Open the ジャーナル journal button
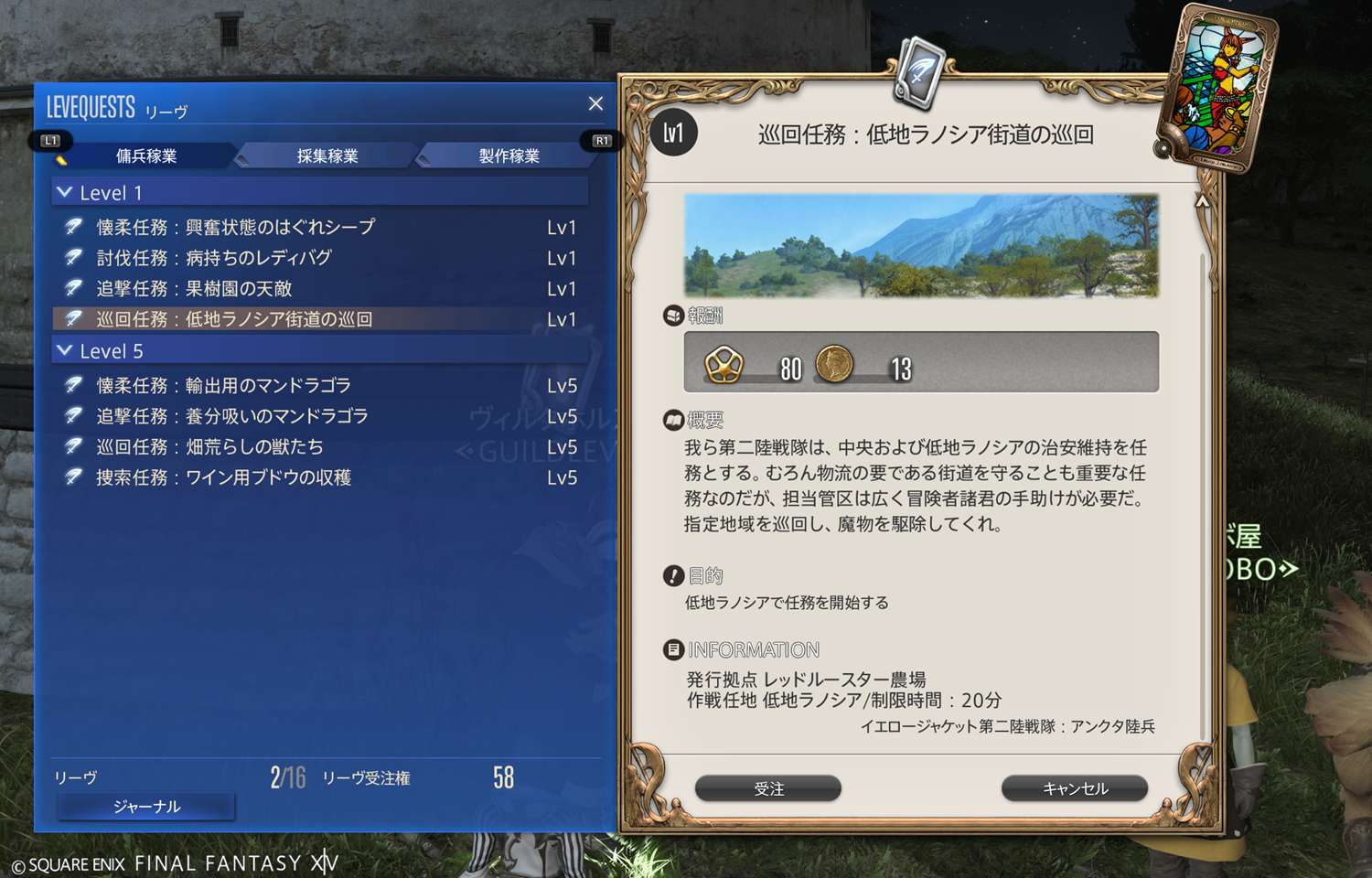1372x878 pixels. [x=146, y=807]
